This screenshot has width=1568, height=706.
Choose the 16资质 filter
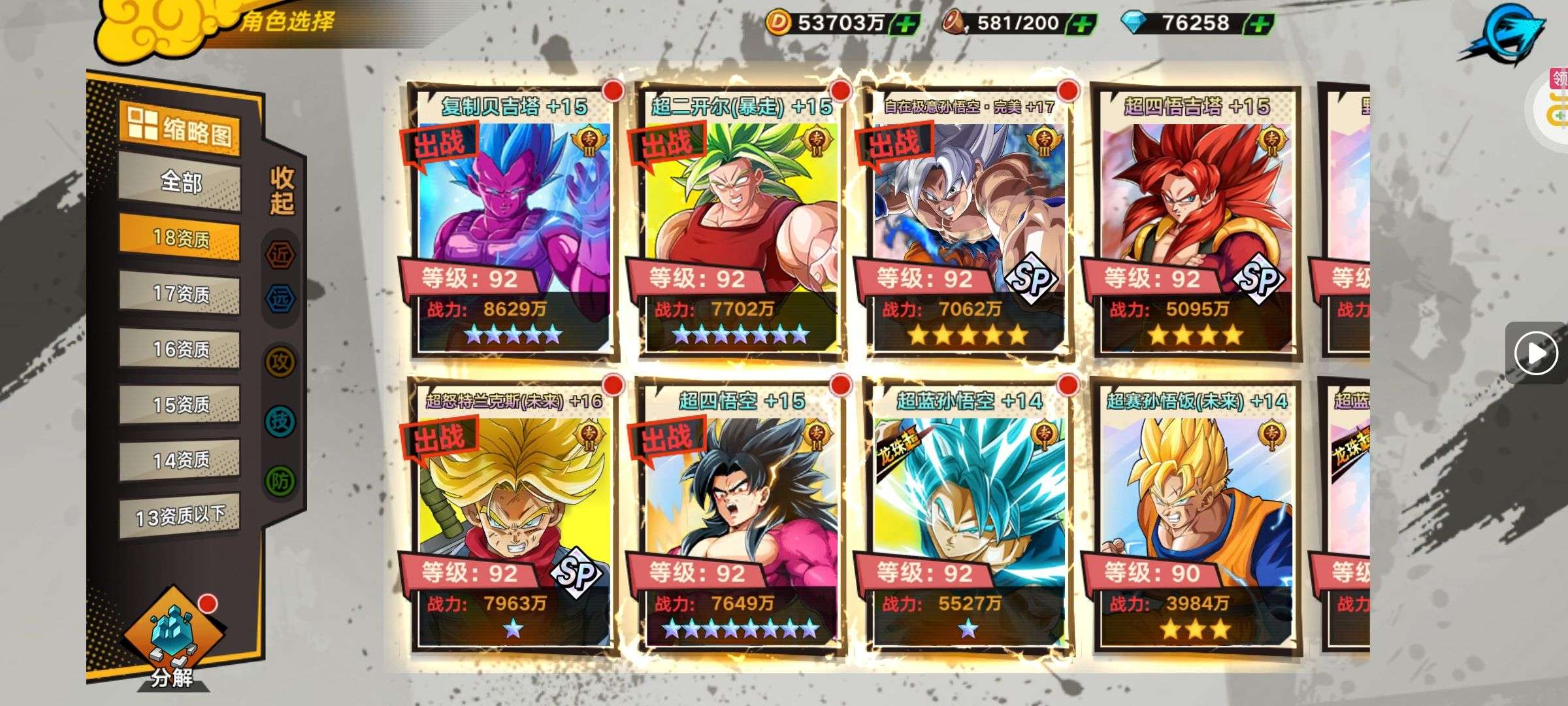tap(180, 349)
